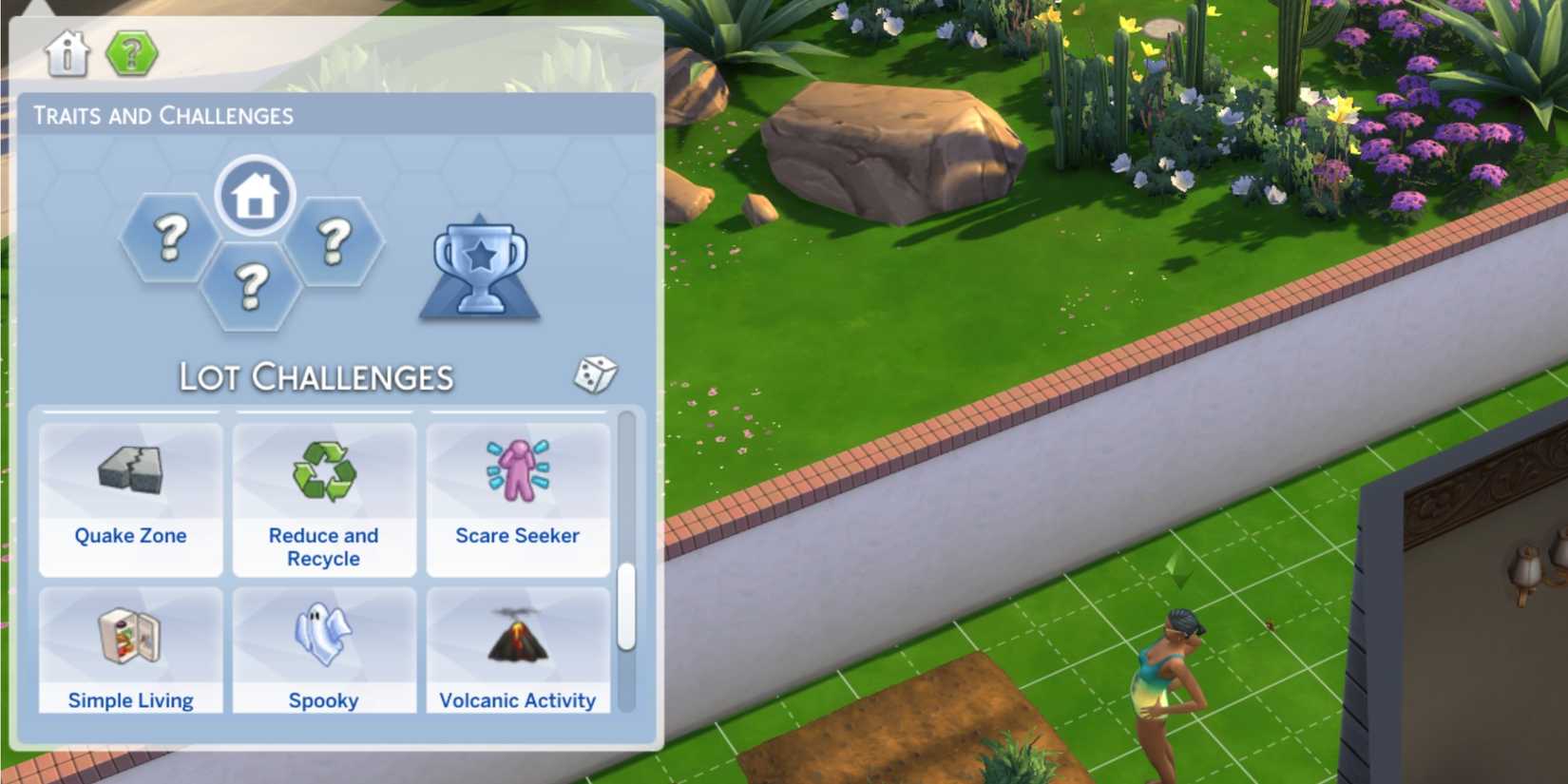Open the Lot Challenges section
The width and height of the screenshot is (1568, 784).
click(x=316, y=376)
